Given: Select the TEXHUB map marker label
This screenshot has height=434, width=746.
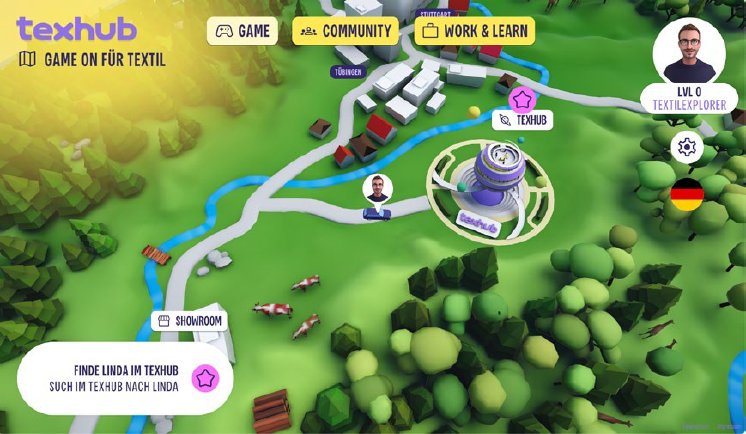Looking at the screenshot, I should click(x=522, y=120).
